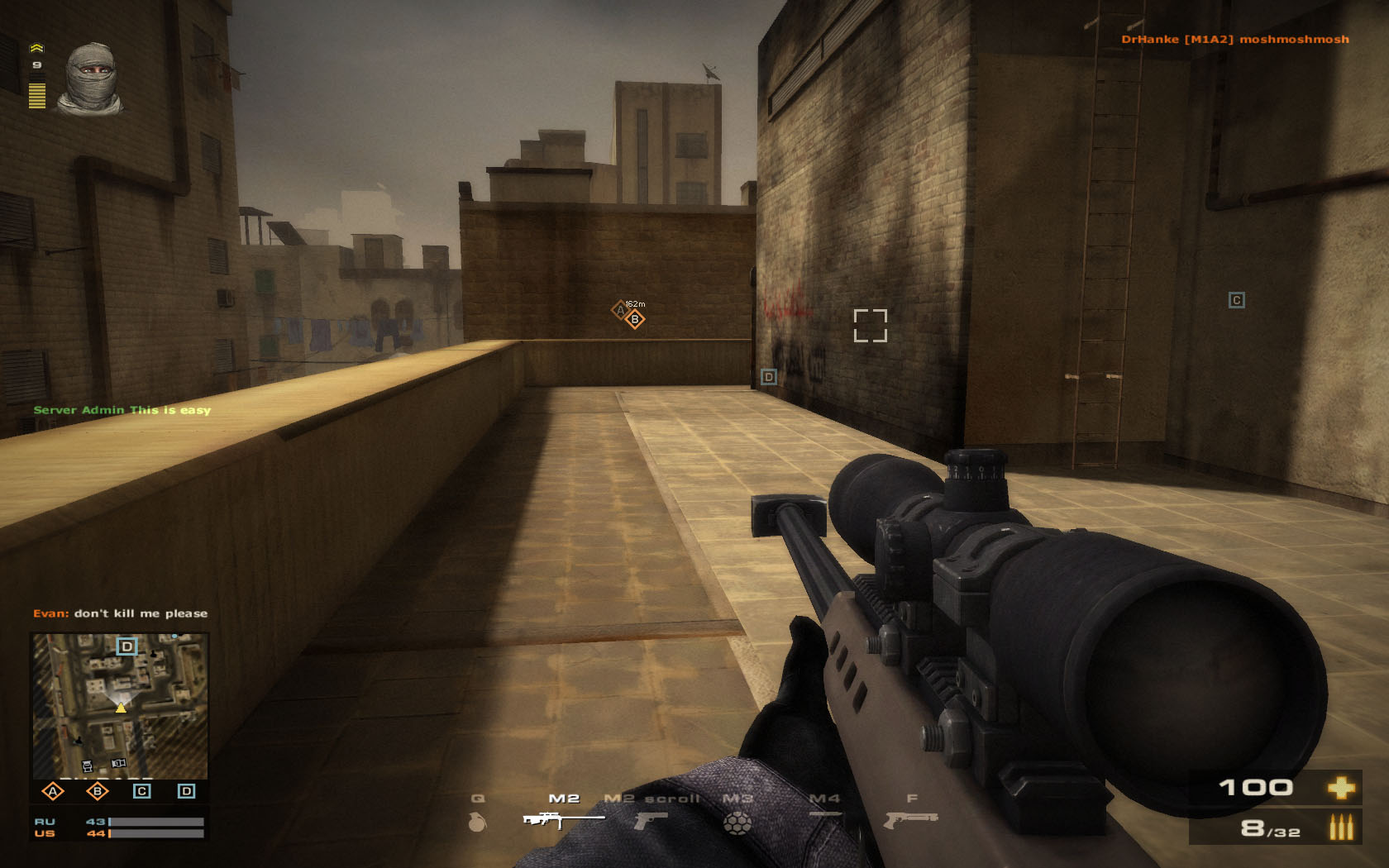Select flag C in the flag status row
The height and width of the screenshot is (868, 1389).
[142, 791]
